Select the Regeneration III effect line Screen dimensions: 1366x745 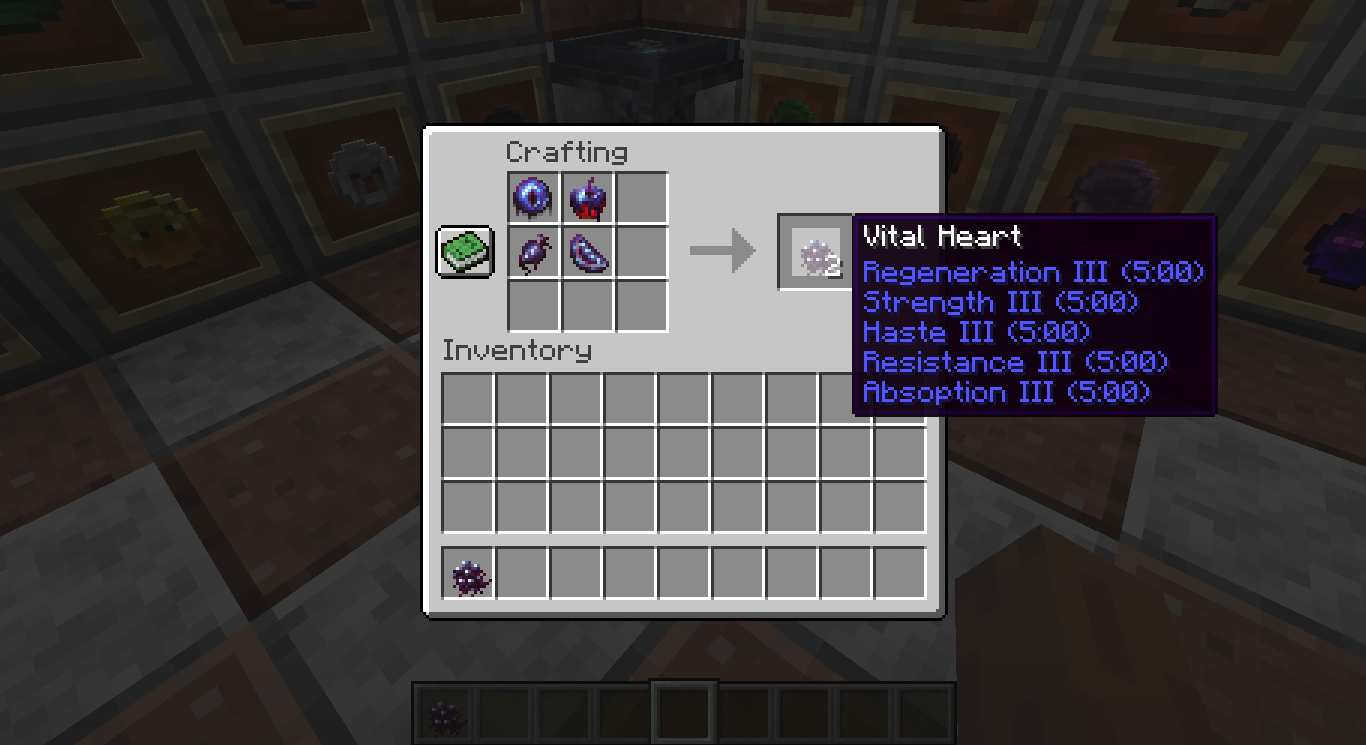tap(1033, 272)
